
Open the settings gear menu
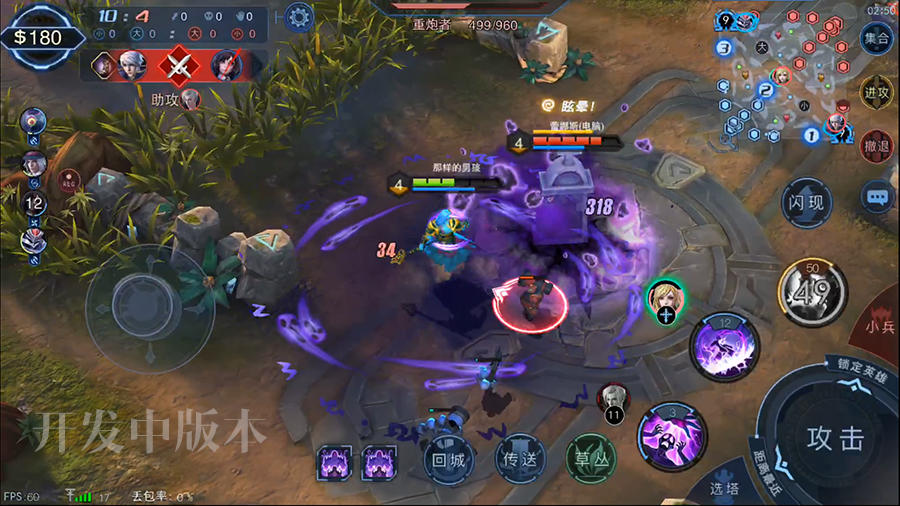point(299,17)
